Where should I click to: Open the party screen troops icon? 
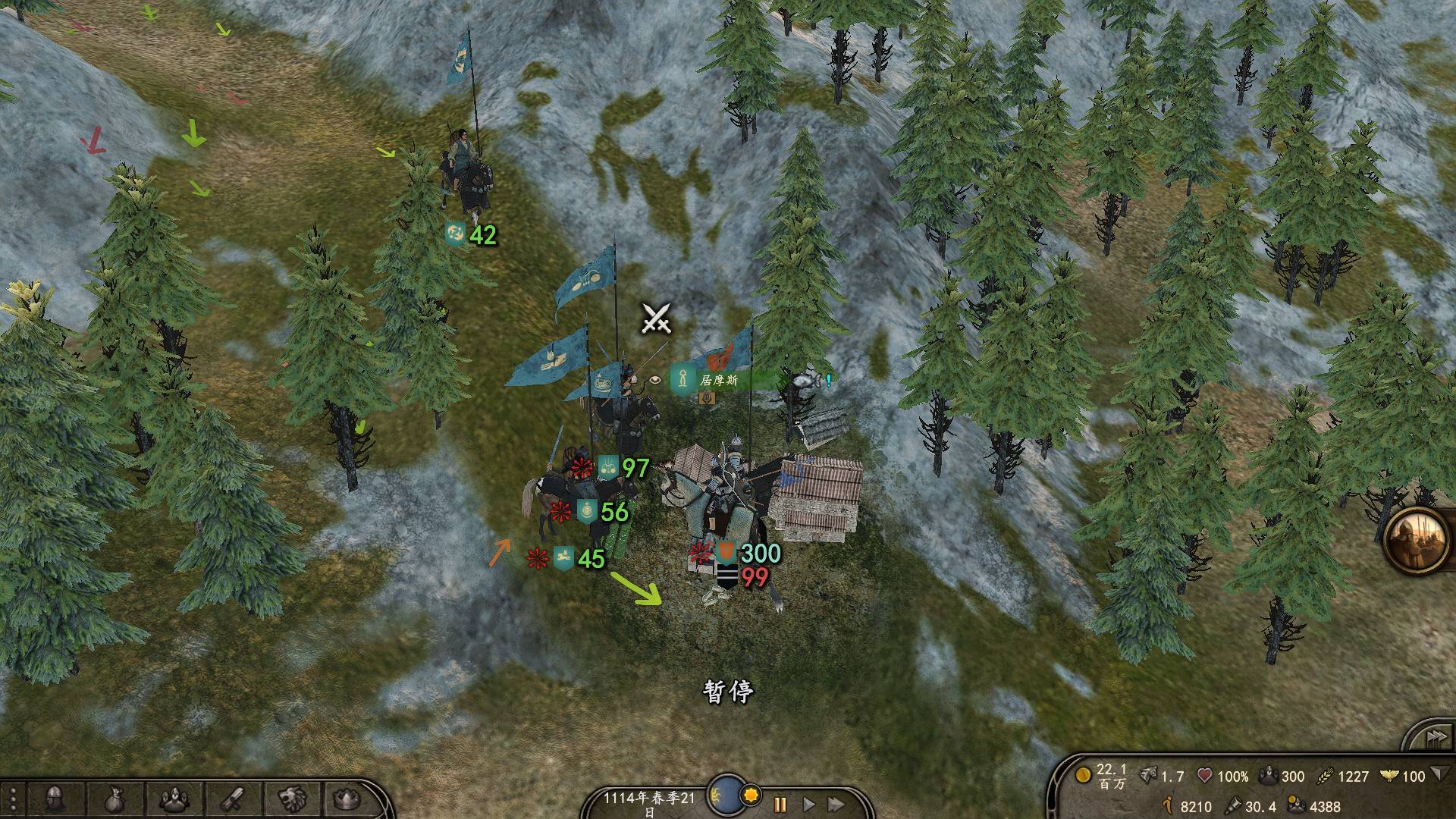175,799
